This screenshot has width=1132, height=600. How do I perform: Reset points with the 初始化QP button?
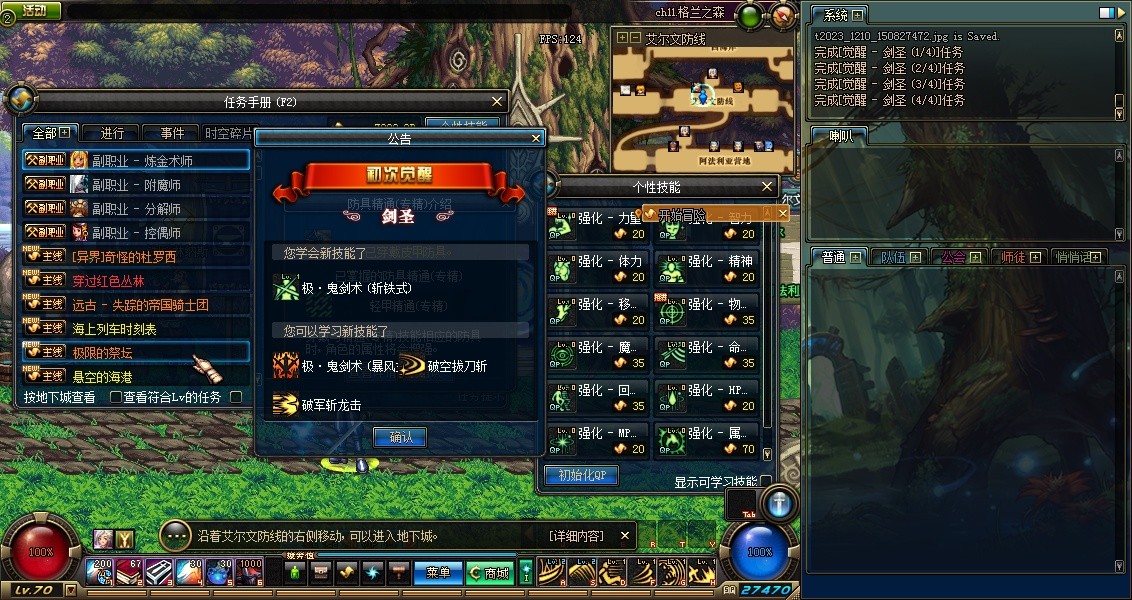pyautogui.click(x=581, y=475)
